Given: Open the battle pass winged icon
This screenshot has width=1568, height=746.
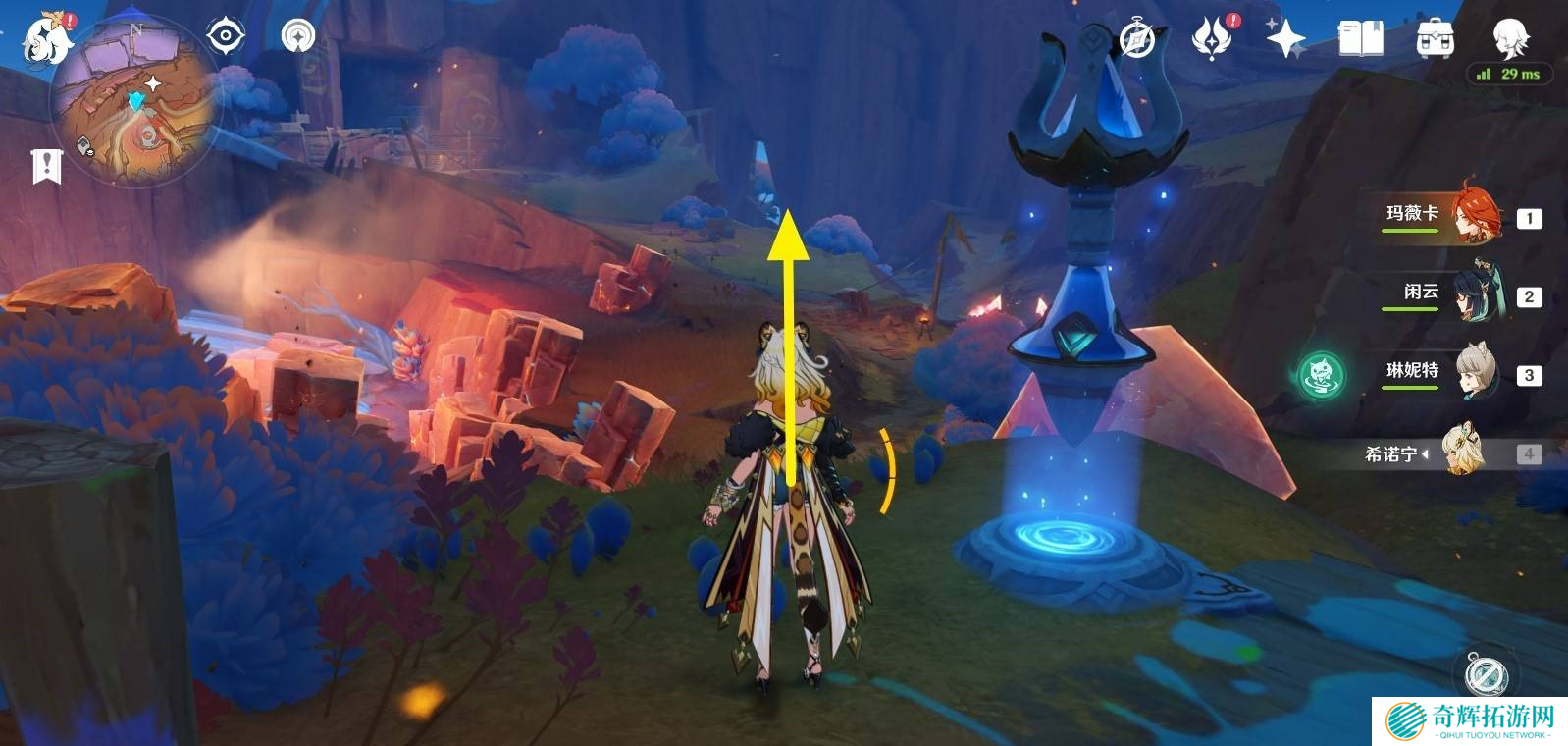Looking at the screenshot, I should tap(1212, 39).
